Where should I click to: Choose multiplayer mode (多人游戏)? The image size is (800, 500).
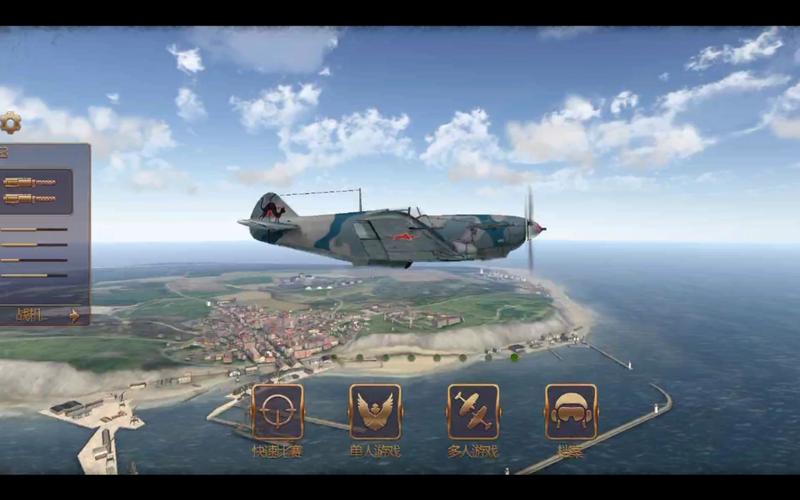[473, 412]
